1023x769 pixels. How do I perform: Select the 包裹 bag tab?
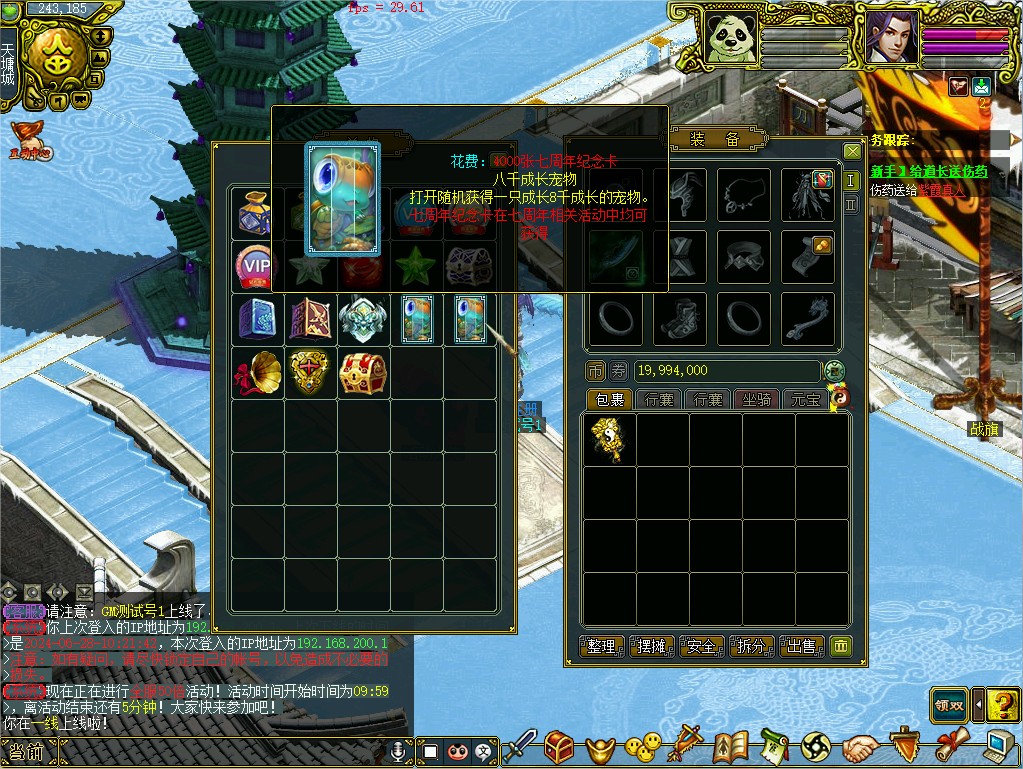(610, 400)
